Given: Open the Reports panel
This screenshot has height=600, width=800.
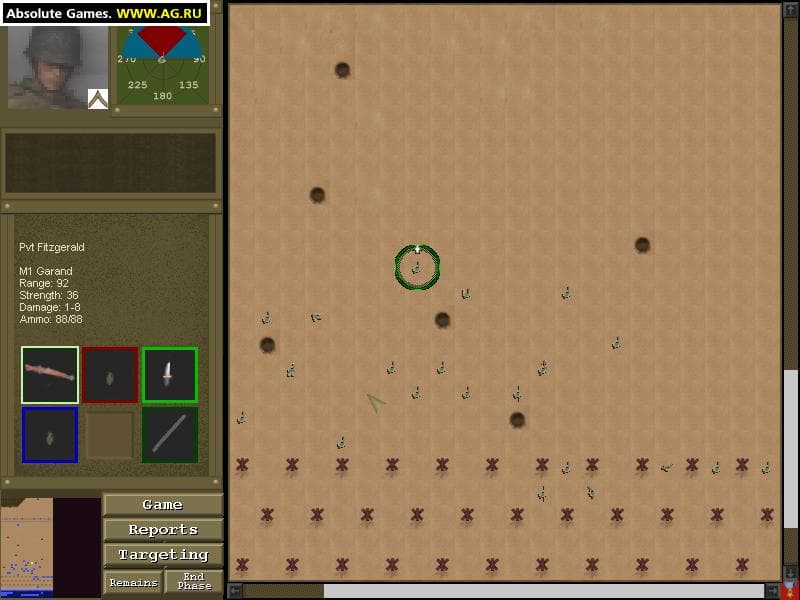Looking at the screenshot, I should [163, 530].
